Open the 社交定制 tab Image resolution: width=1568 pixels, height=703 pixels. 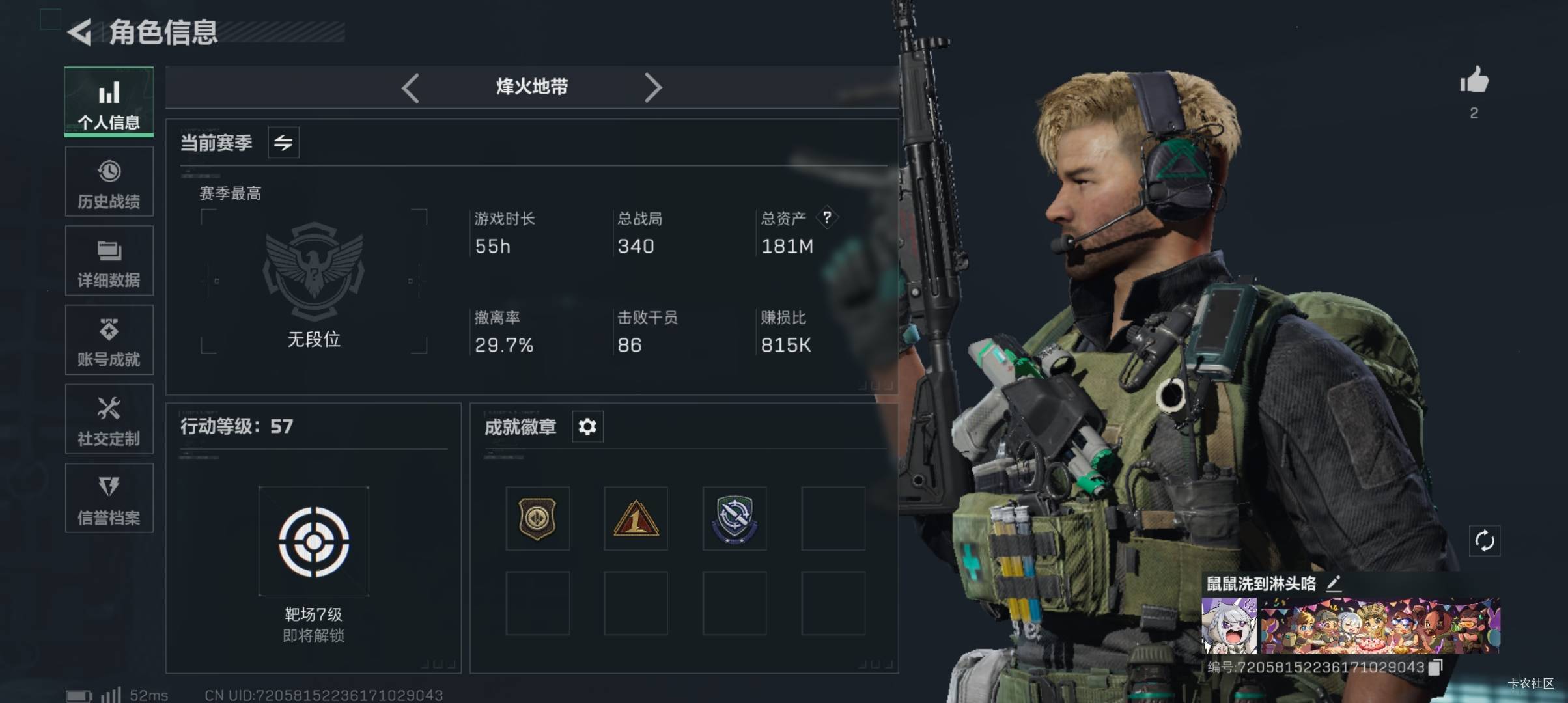109,419
